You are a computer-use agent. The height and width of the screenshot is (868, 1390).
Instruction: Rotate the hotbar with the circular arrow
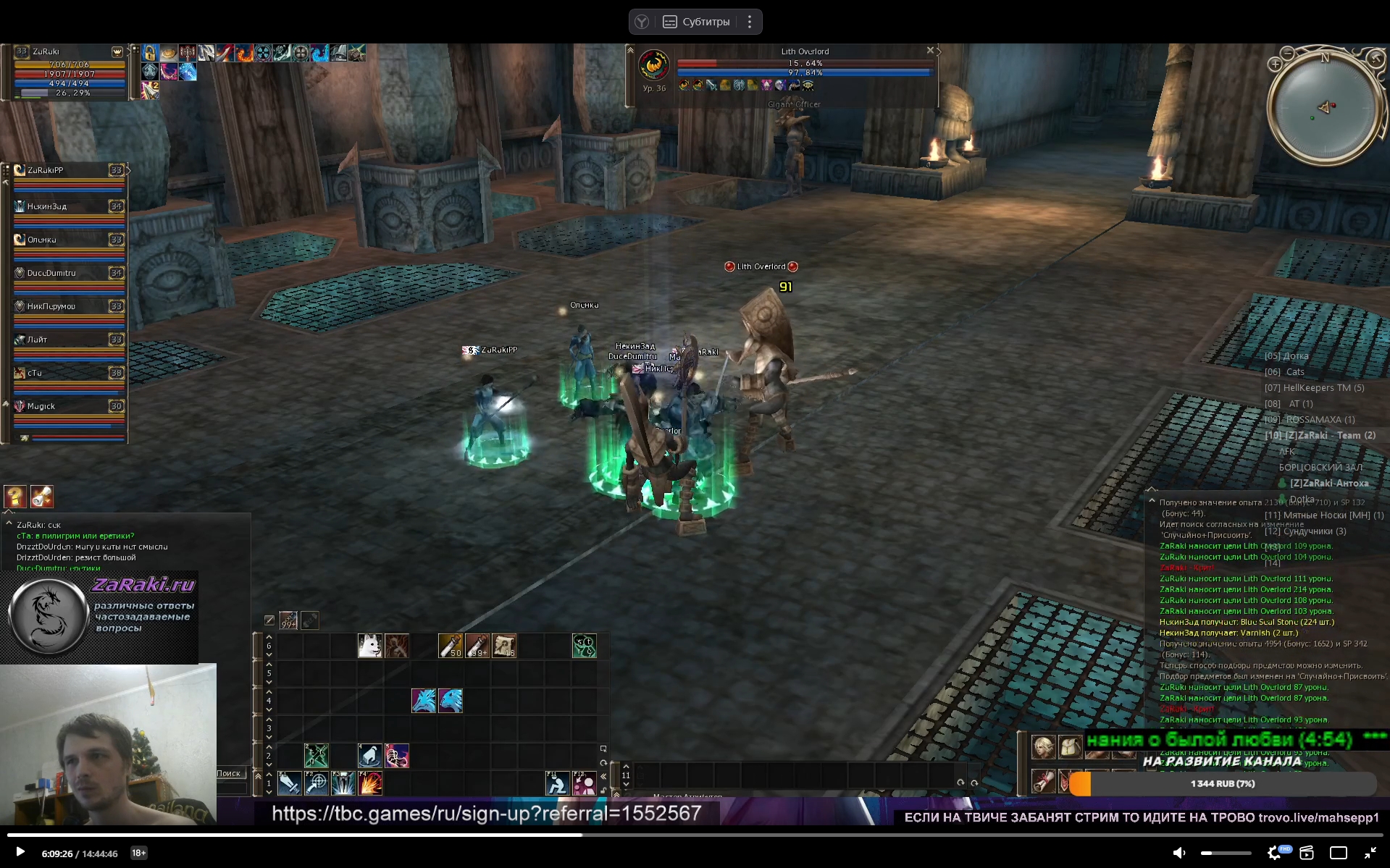pyautogui.click(x=603, y=762)
